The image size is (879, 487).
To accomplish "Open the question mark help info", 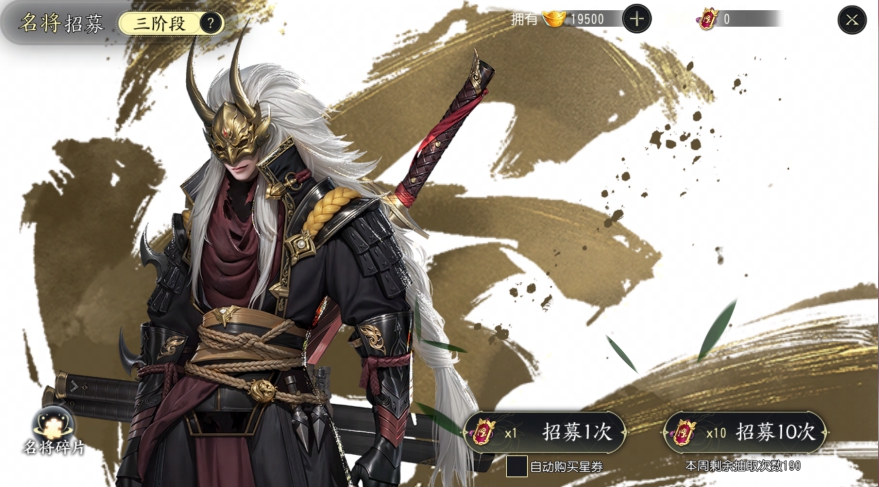I will click(211, 24).
